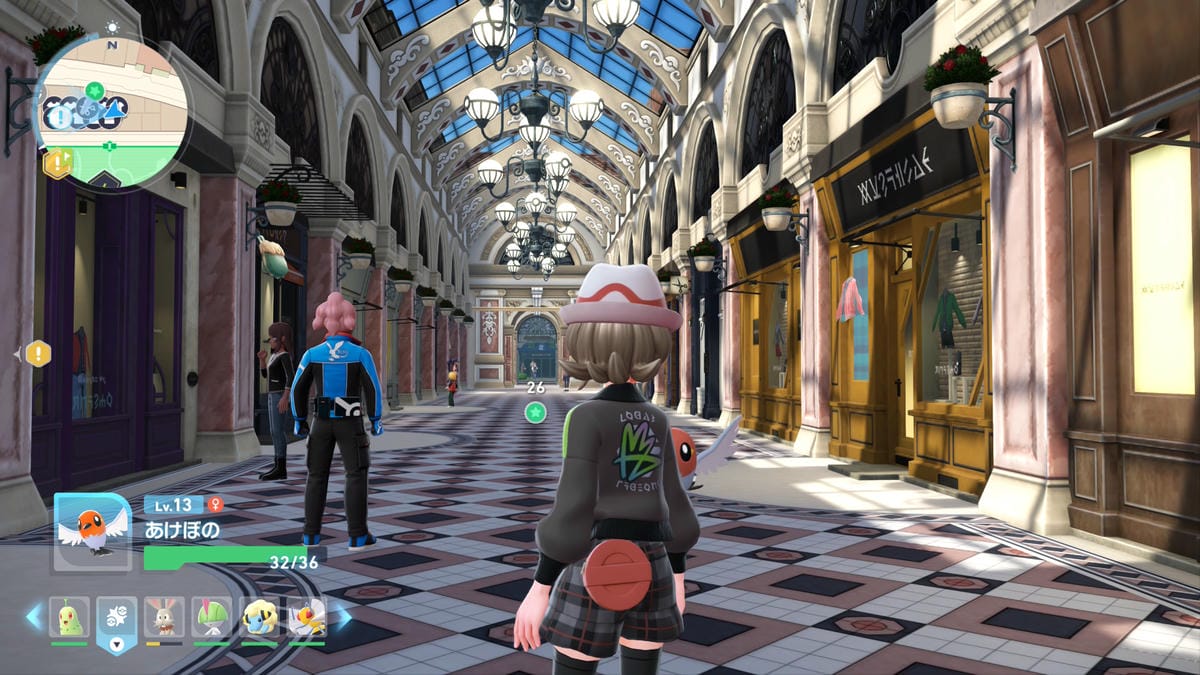The width and height of the screenshot is (1200, 675).
Task: Pick Mareep from the party bar
Action: click(x=259, y=618)
